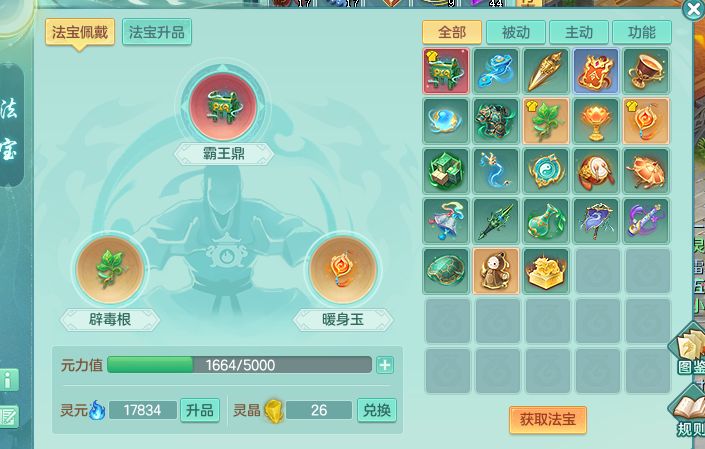Select the hooded monk figure treasure

tap(497, 270)
